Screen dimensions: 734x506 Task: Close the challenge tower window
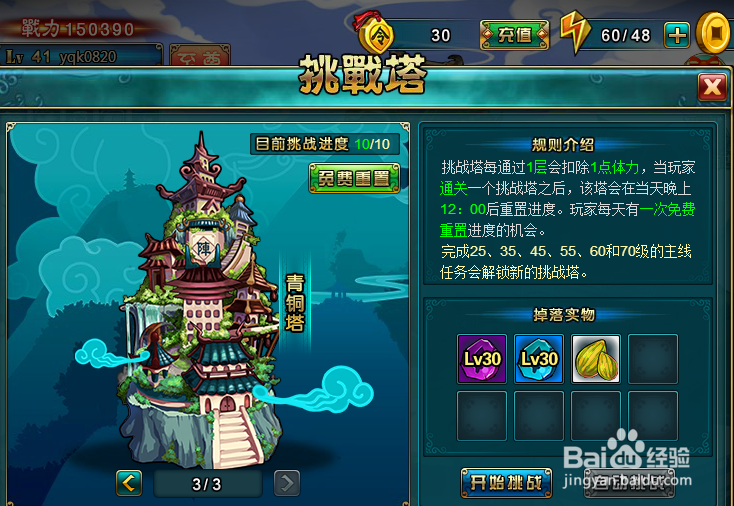click(x=712, y=88)
